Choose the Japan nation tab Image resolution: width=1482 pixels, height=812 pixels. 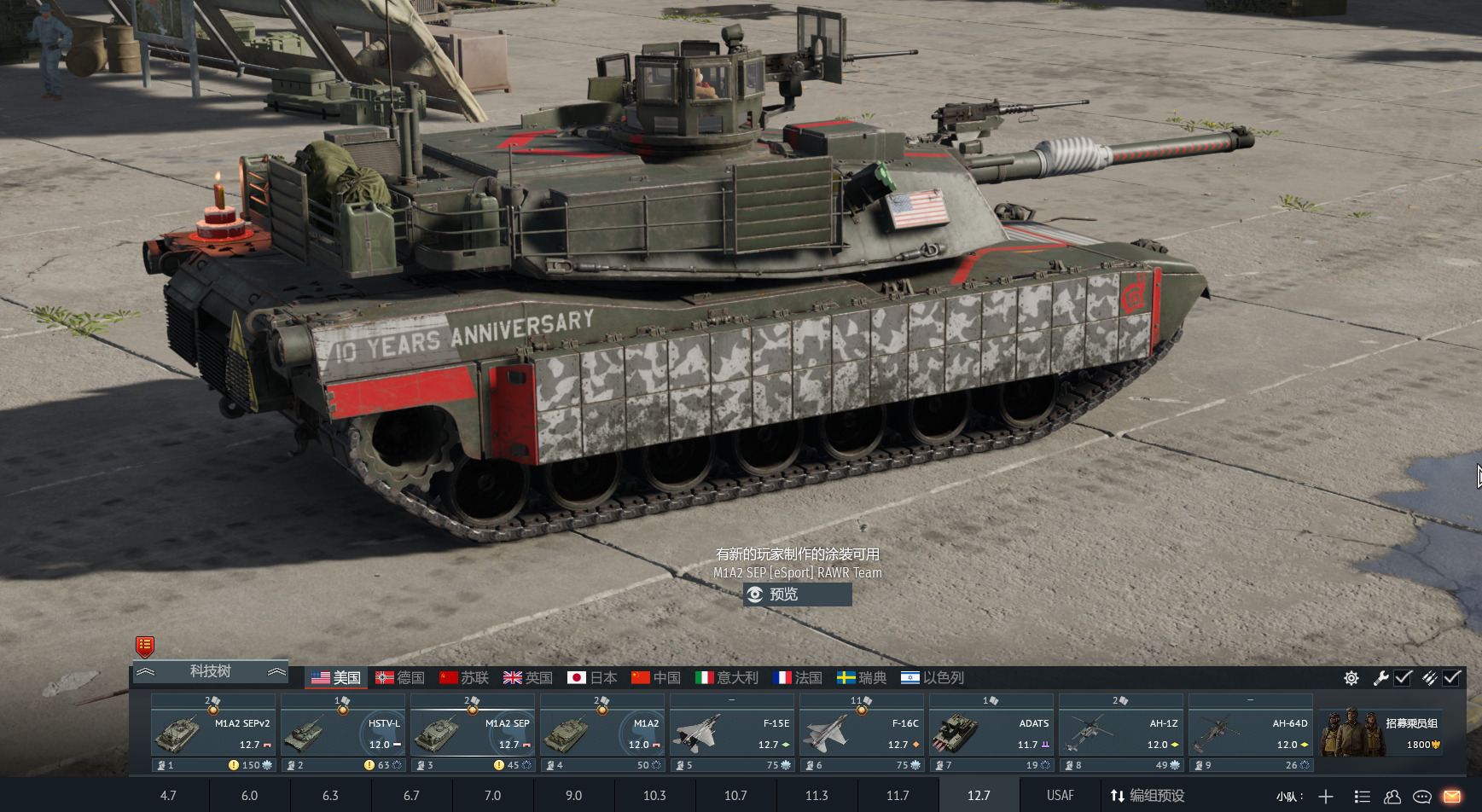tap(592, 677)
